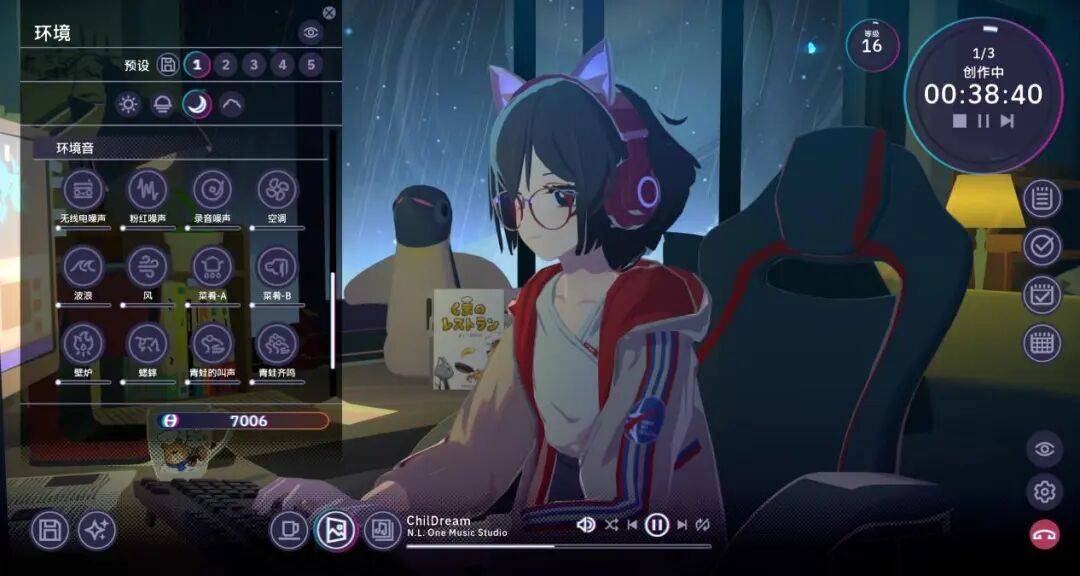
Task: Choose the crescent moon night setting
Action: [197, 104]
